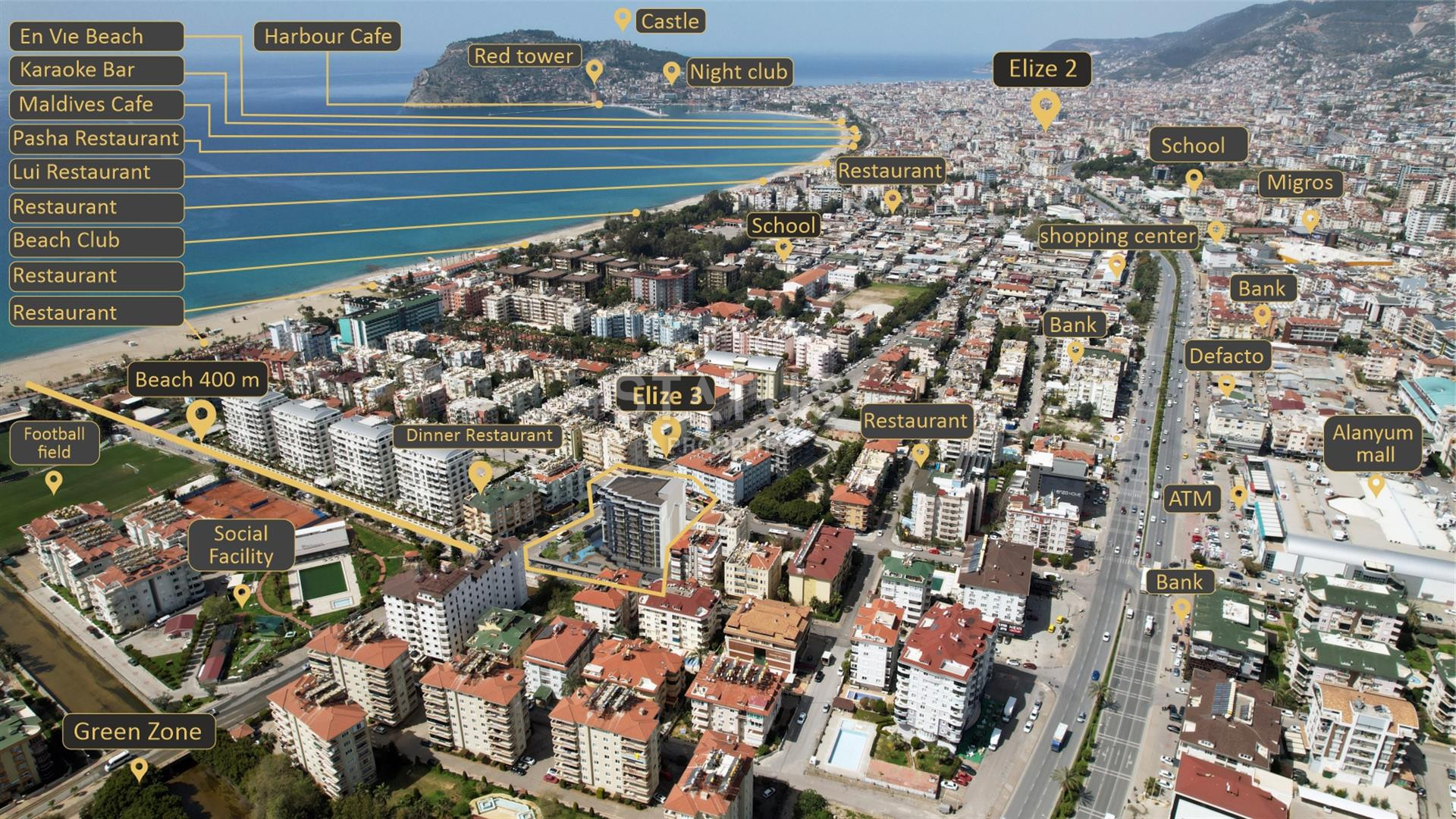Select the Football field label
The width and height of the screenshot is (1456, 819).
point(54,444)
